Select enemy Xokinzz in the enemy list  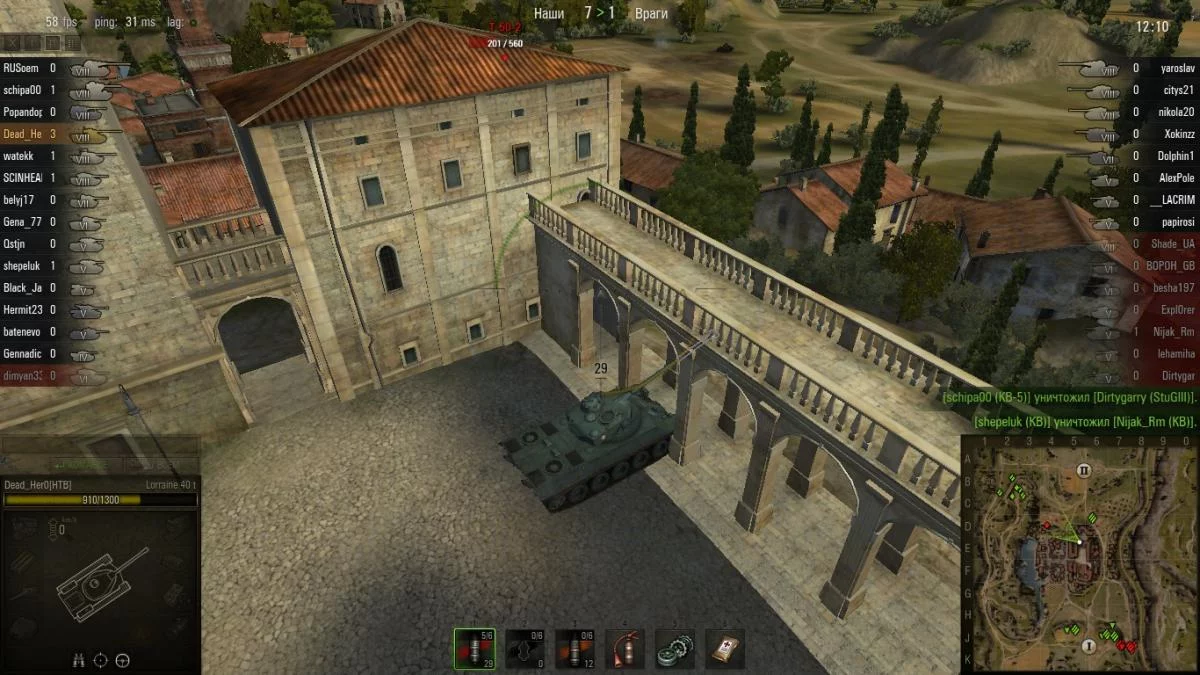click(x=1177, y=134)
